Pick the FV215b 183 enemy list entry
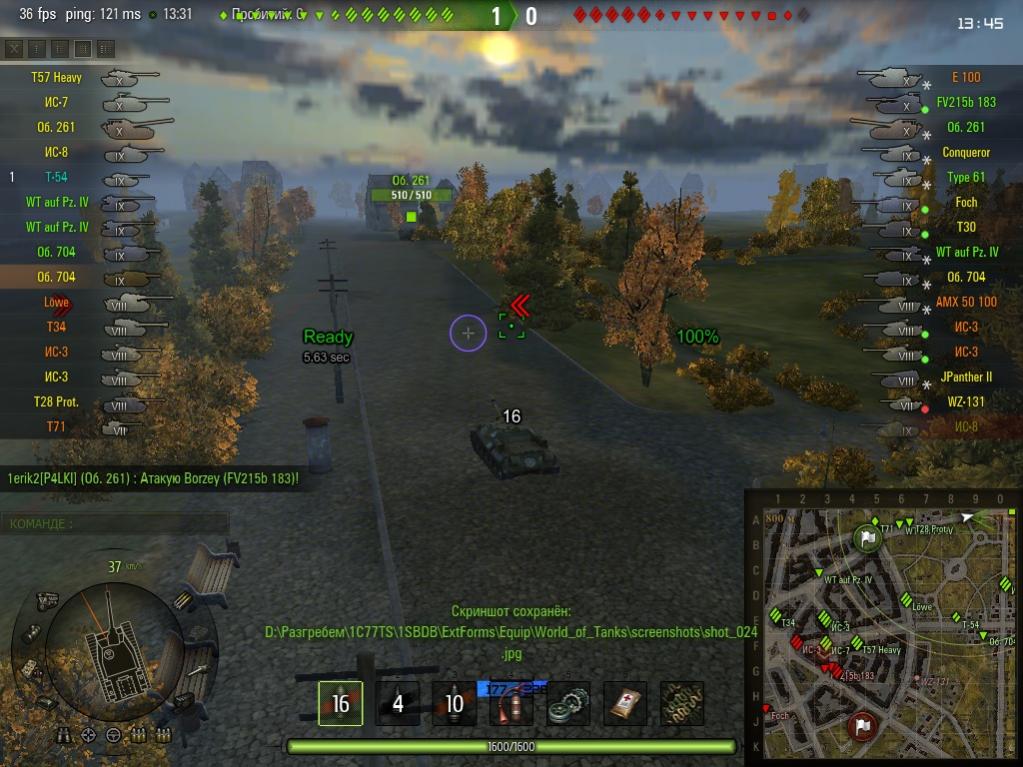The height and width of the screenshot is (767, 1023). pos(965,102)
